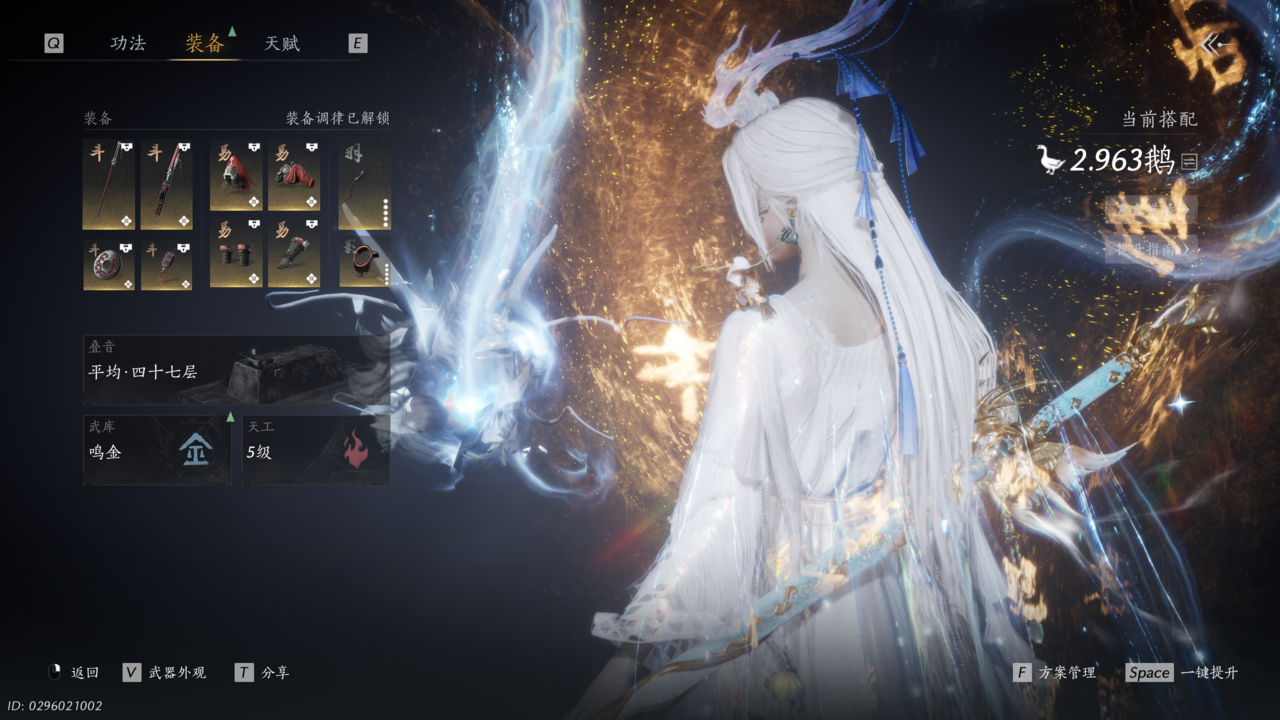Select the red-plumed helmet slot
Image resolution: width=1280 pixels, height=720 pixels.
236,176
